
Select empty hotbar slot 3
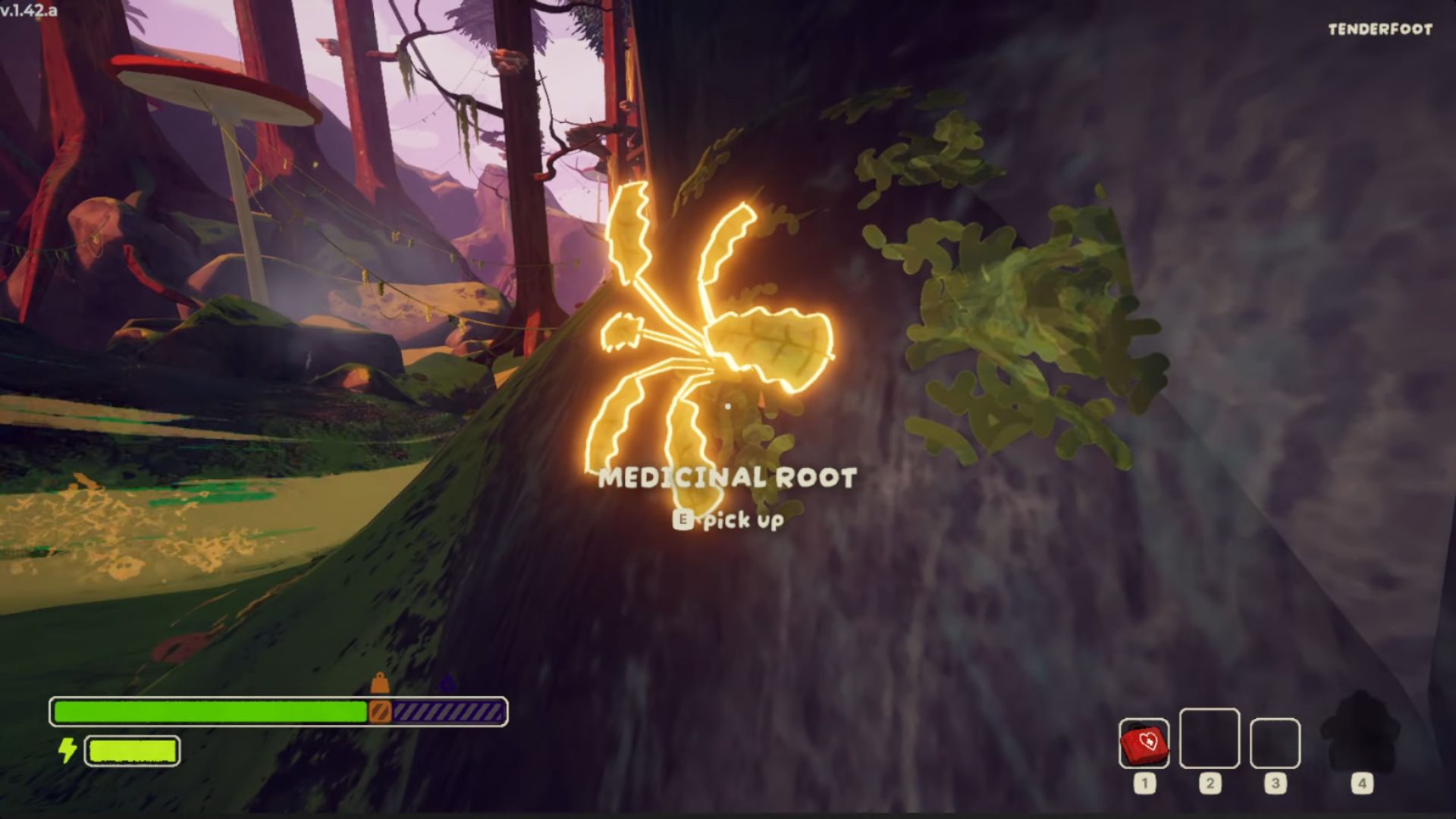point(1276,743)
